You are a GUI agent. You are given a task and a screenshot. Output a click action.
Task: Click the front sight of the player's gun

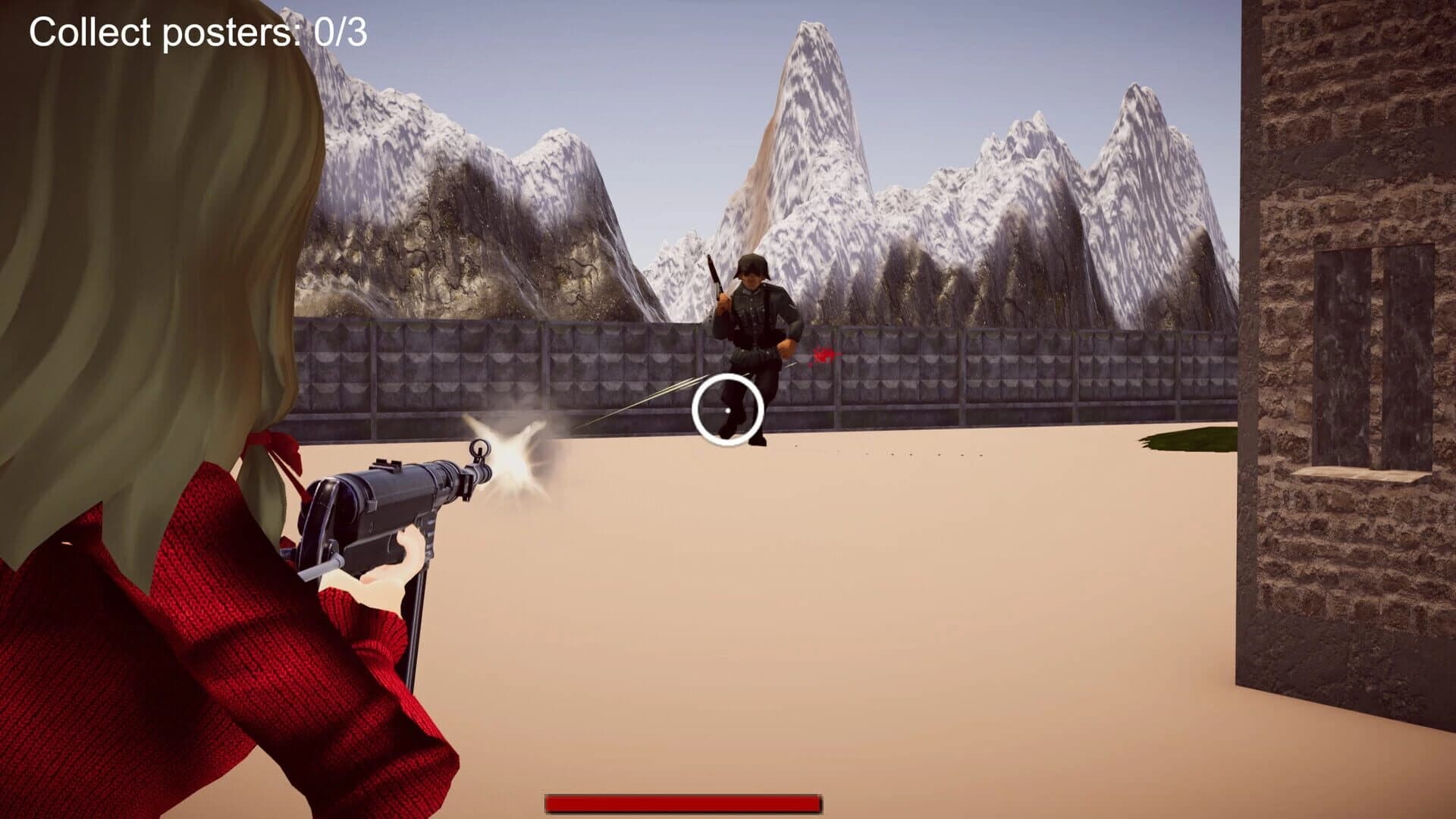click(479, 447)
